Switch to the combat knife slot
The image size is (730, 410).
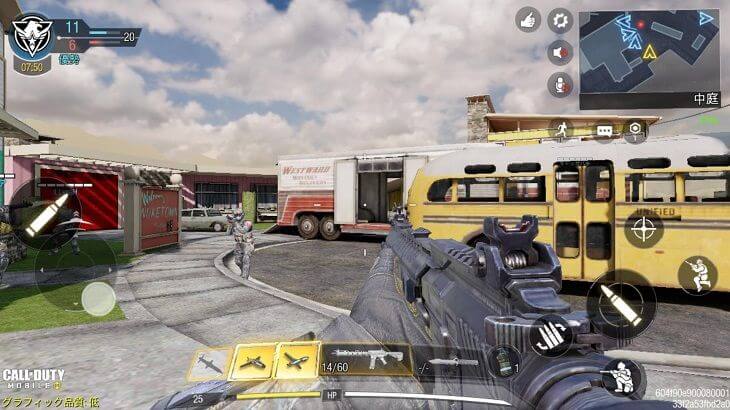453,362
